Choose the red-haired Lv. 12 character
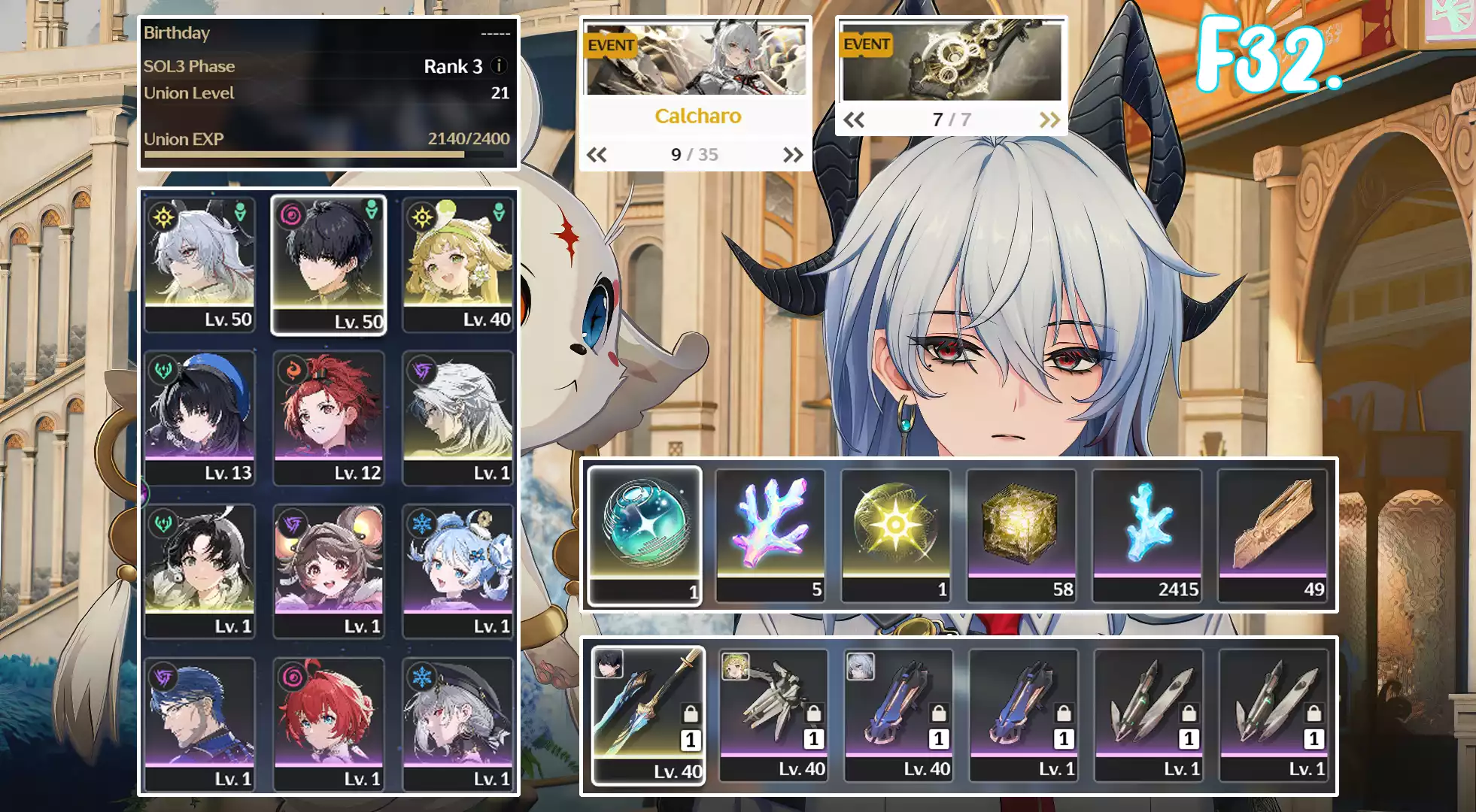1476x812 pixels. (329, 418)
